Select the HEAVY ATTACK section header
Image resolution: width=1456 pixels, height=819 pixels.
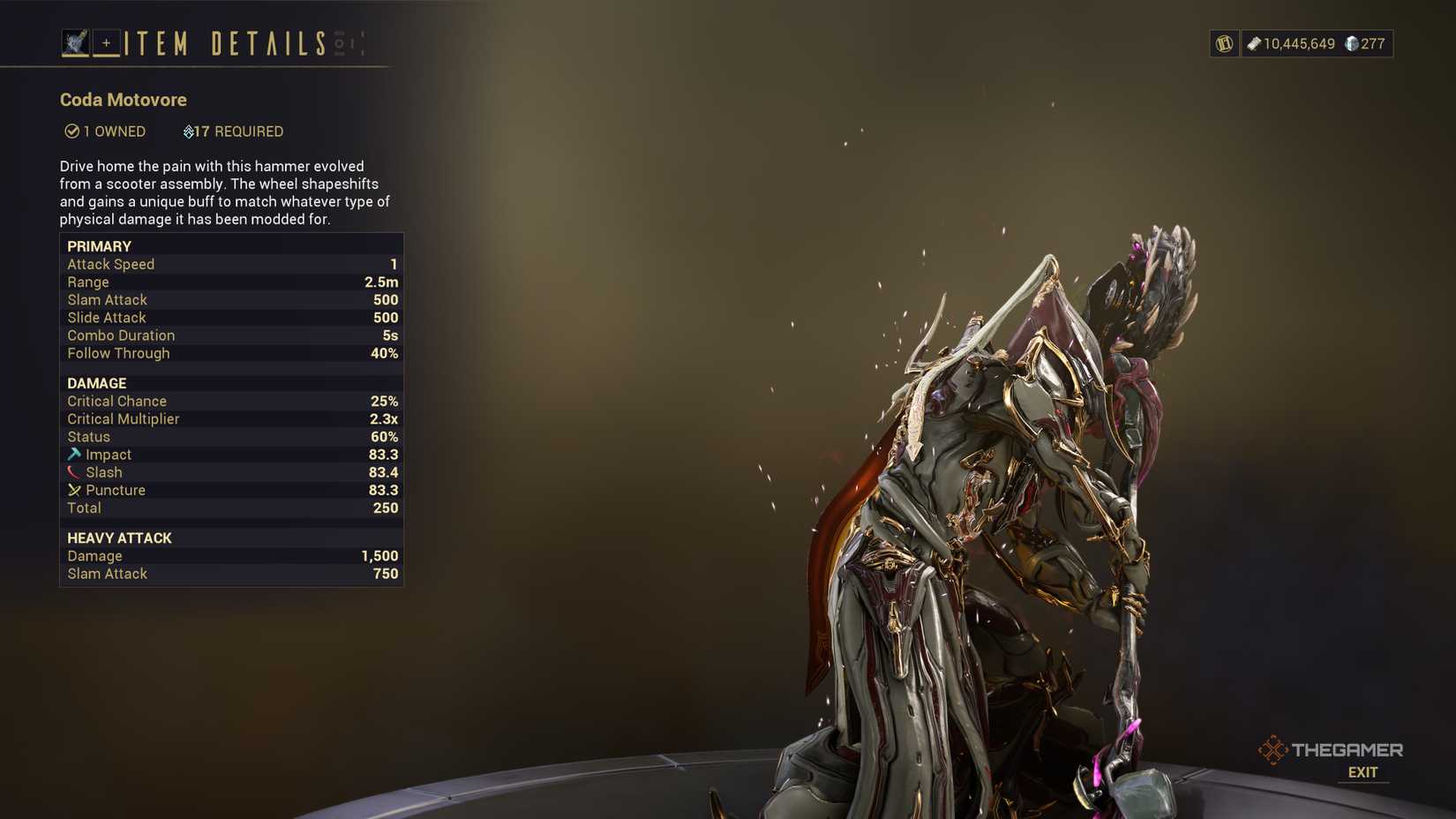pyautogui.click(x=119, y=537)
